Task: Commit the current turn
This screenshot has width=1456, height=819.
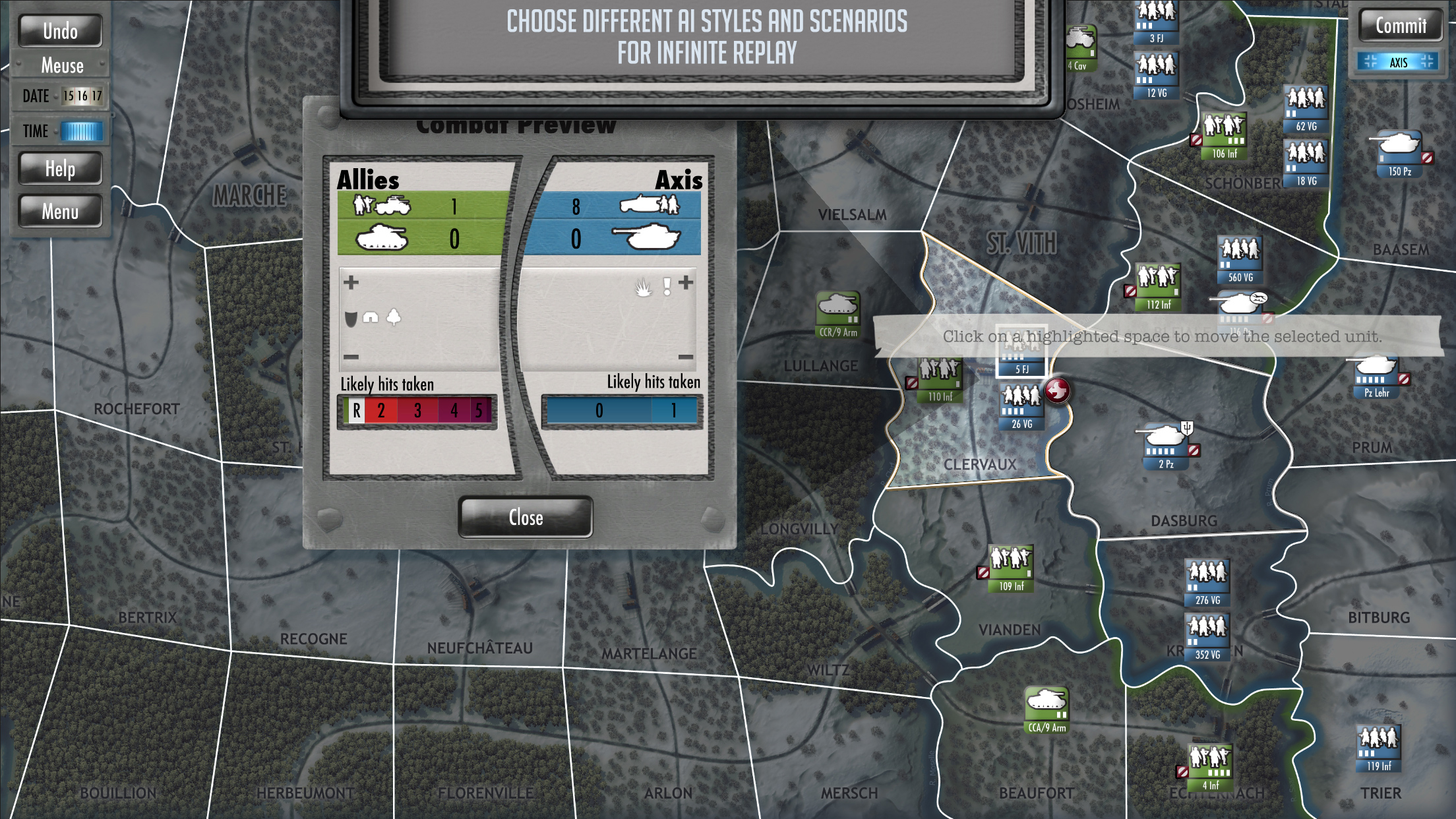Action: coord(1401,26)
